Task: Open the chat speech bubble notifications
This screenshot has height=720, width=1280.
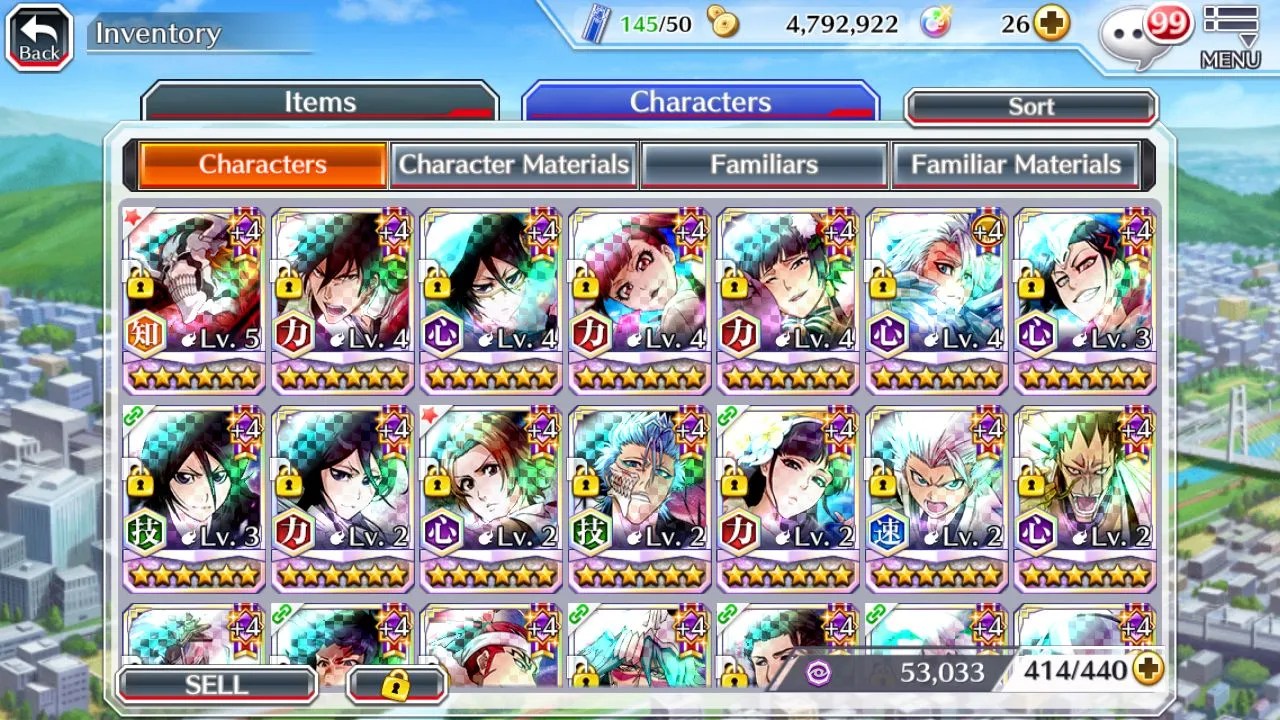Action: tap(1141, 34)
